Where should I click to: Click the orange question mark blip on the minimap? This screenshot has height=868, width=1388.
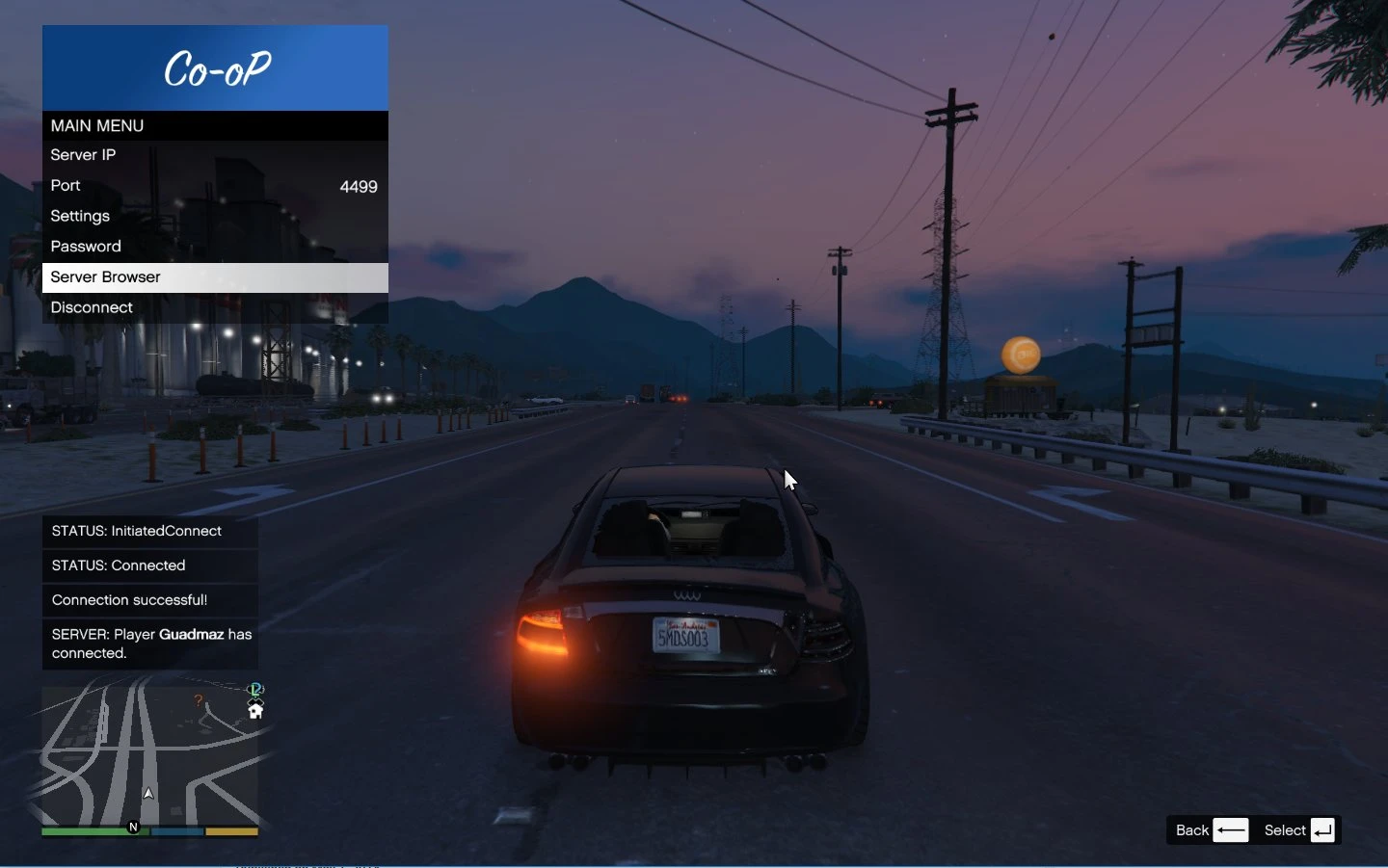pos(199,699)
